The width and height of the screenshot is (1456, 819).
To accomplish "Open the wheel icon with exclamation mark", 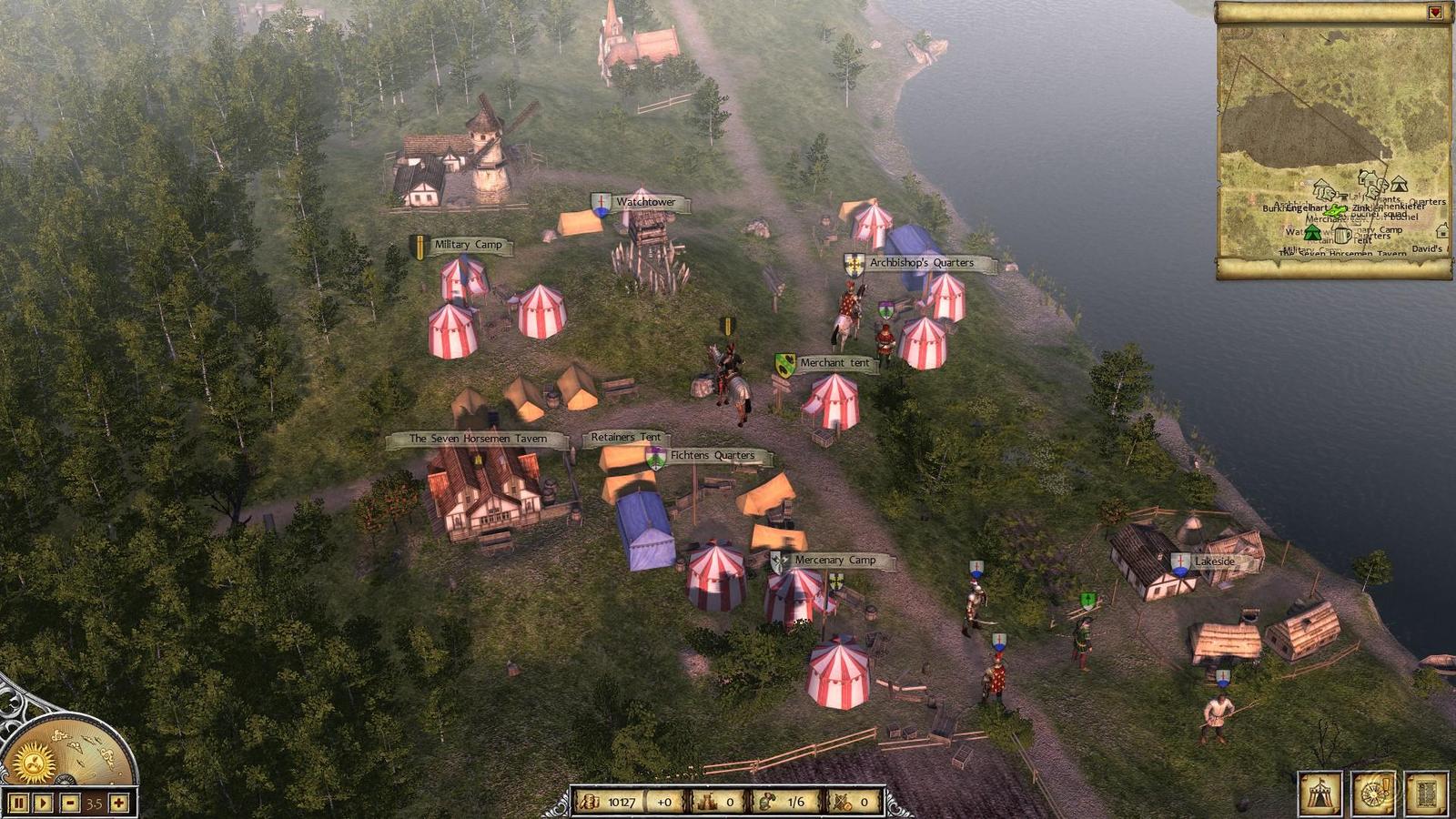I will pos(1372,794).
